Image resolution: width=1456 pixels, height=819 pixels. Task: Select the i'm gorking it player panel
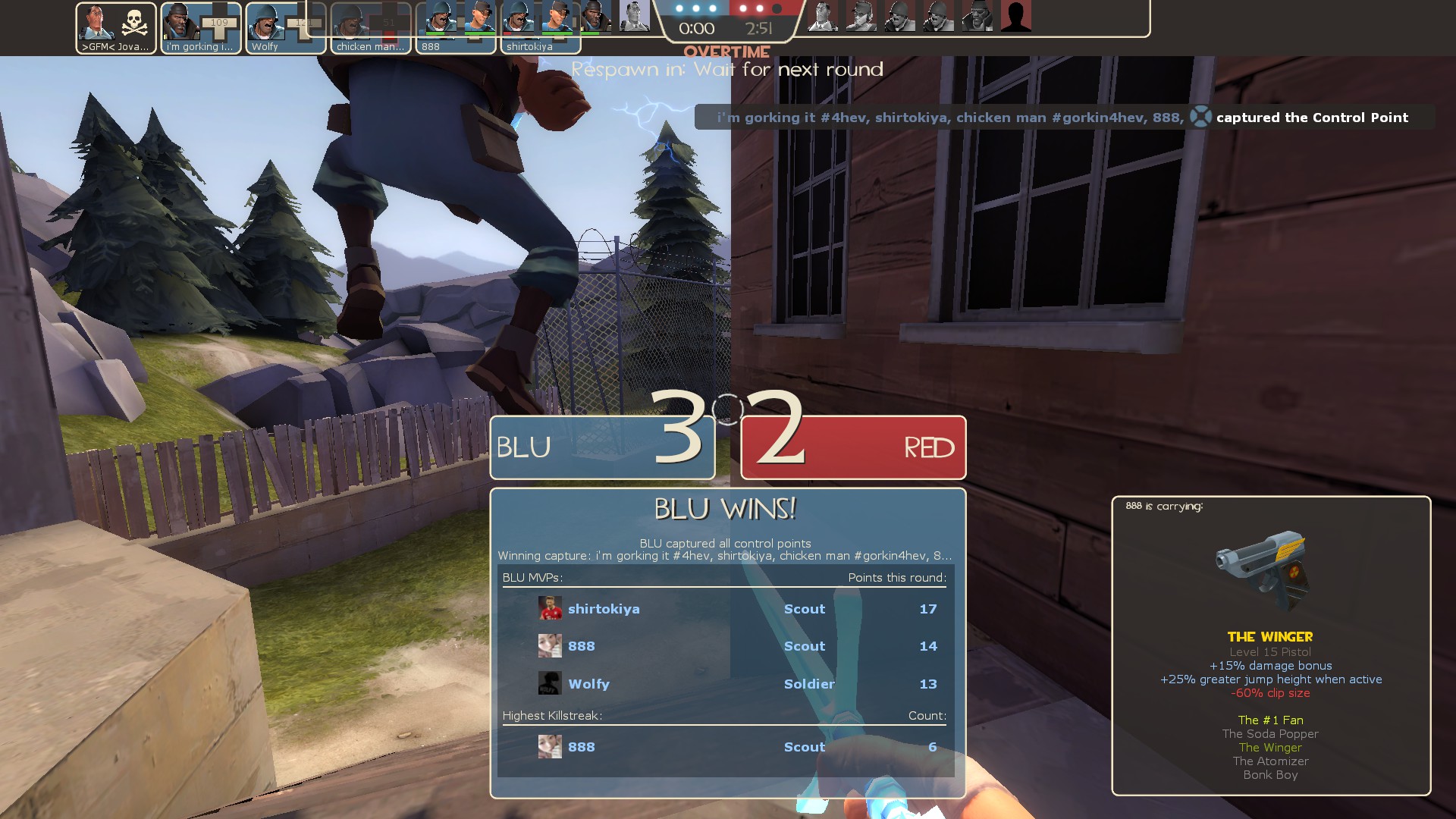click(201, 28)
